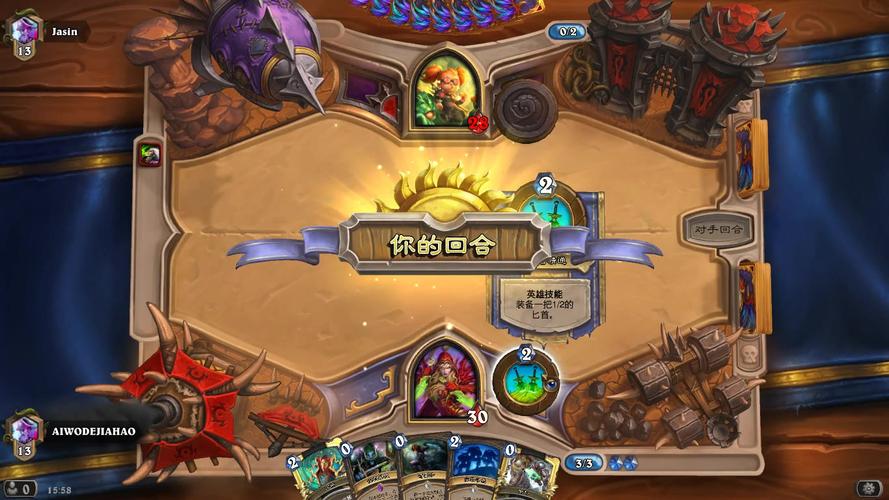
Task: Click the 对手回合 end turn button
Action: 717,228
